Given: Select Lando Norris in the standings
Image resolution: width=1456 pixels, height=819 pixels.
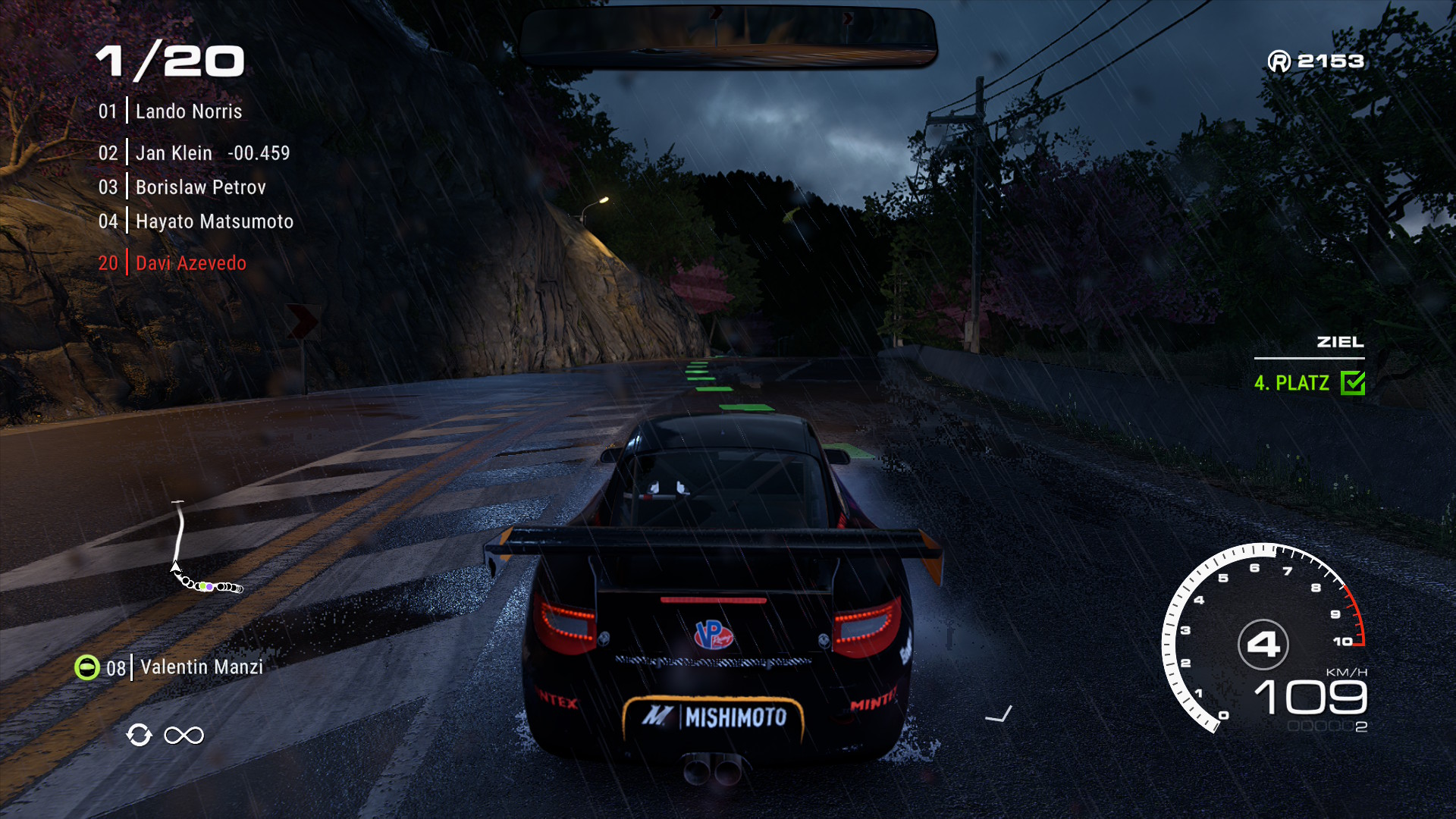Looking at the screenshot, I should click(x=188, y=111).
